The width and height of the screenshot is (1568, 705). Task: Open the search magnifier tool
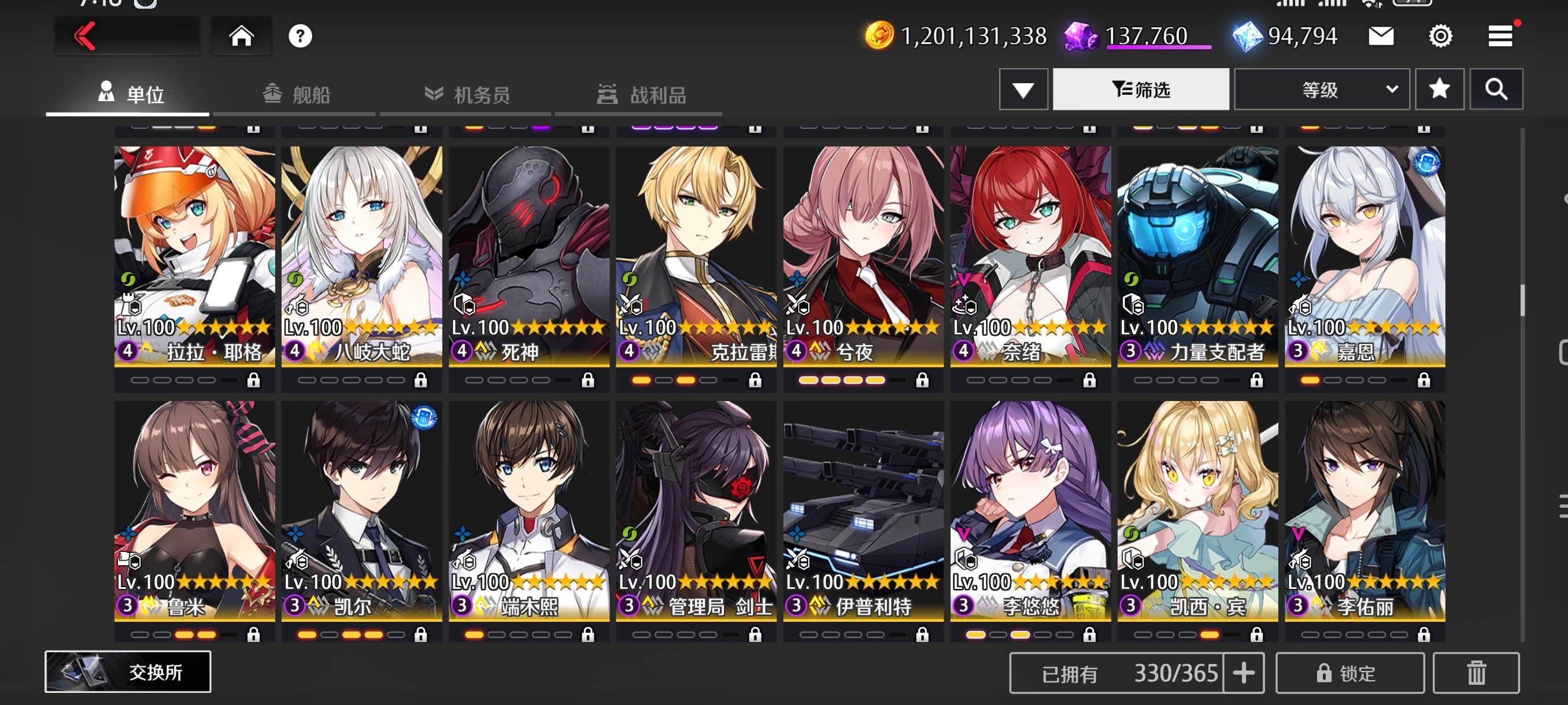(1497, 89)
